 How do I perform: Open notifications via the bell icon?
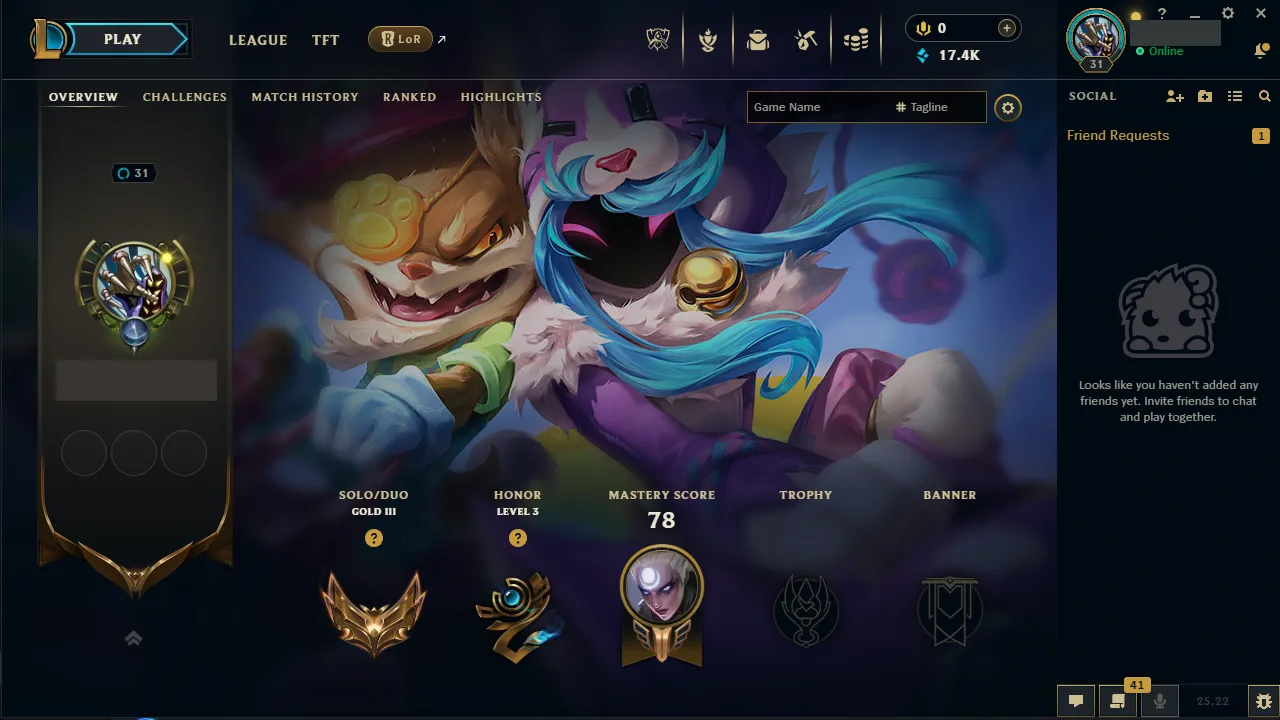point(1261,49)
